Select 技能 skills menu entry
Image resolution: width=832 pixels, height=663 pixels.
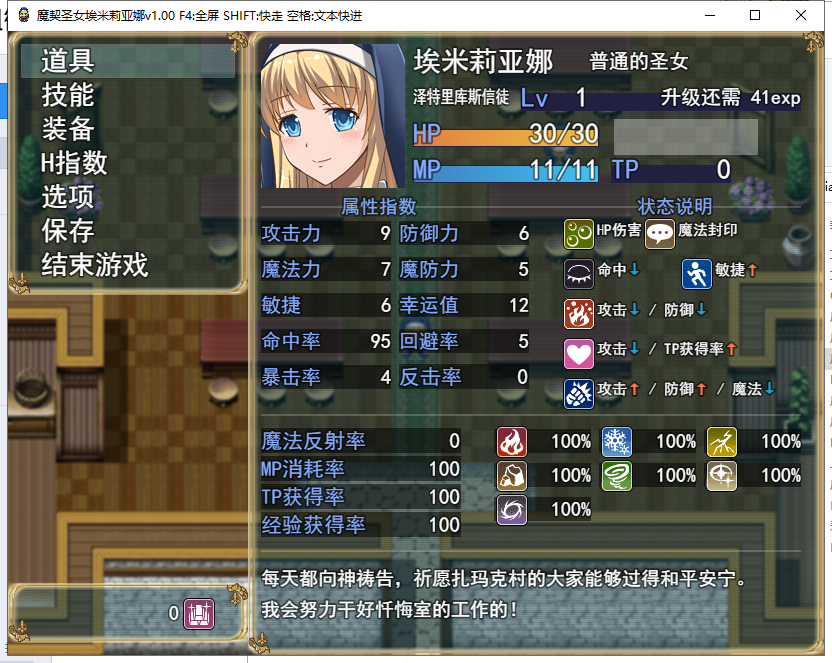(68, 95)
